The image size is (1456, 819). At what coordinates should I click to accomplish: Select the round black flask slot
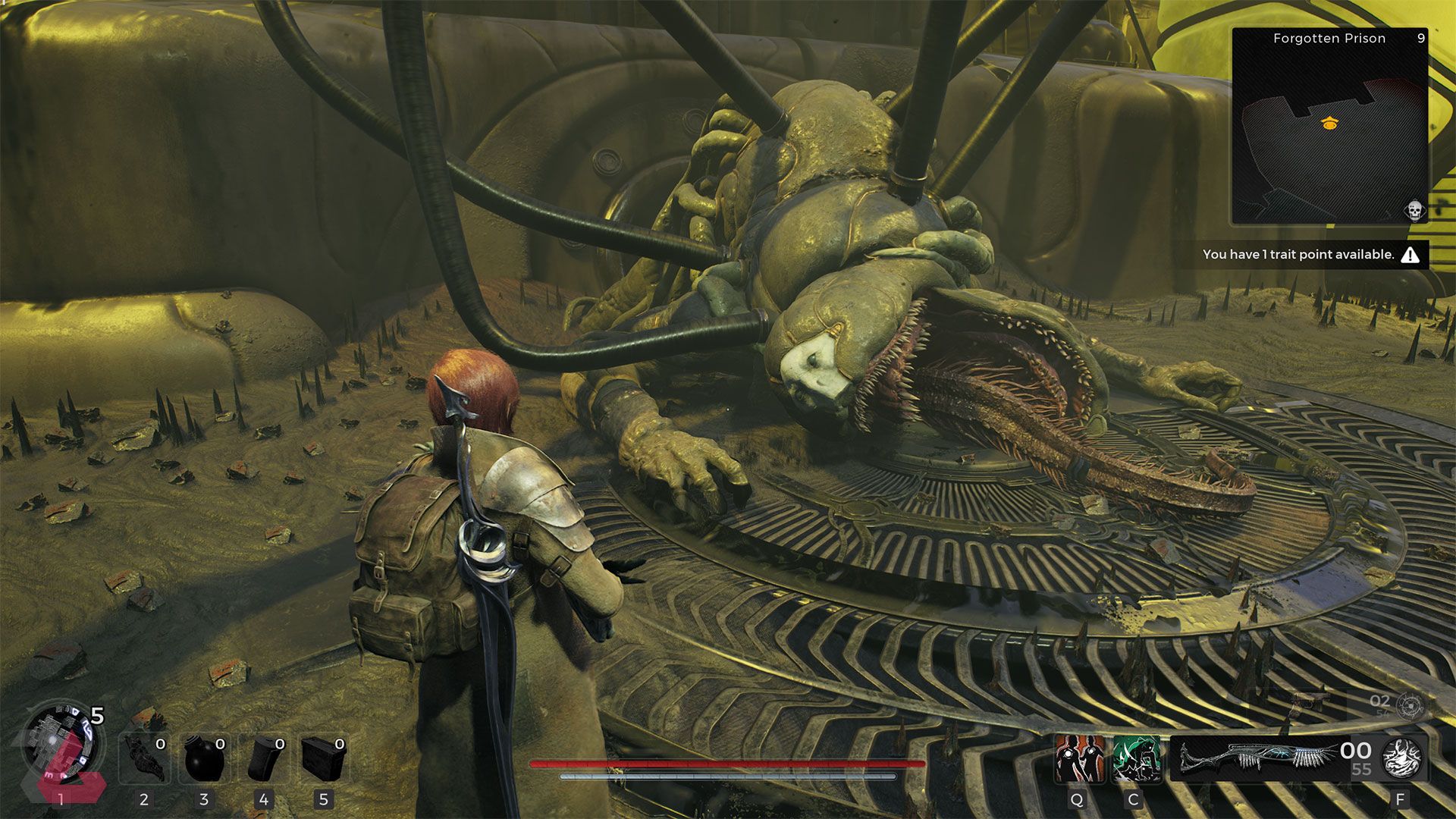(205, 758)
